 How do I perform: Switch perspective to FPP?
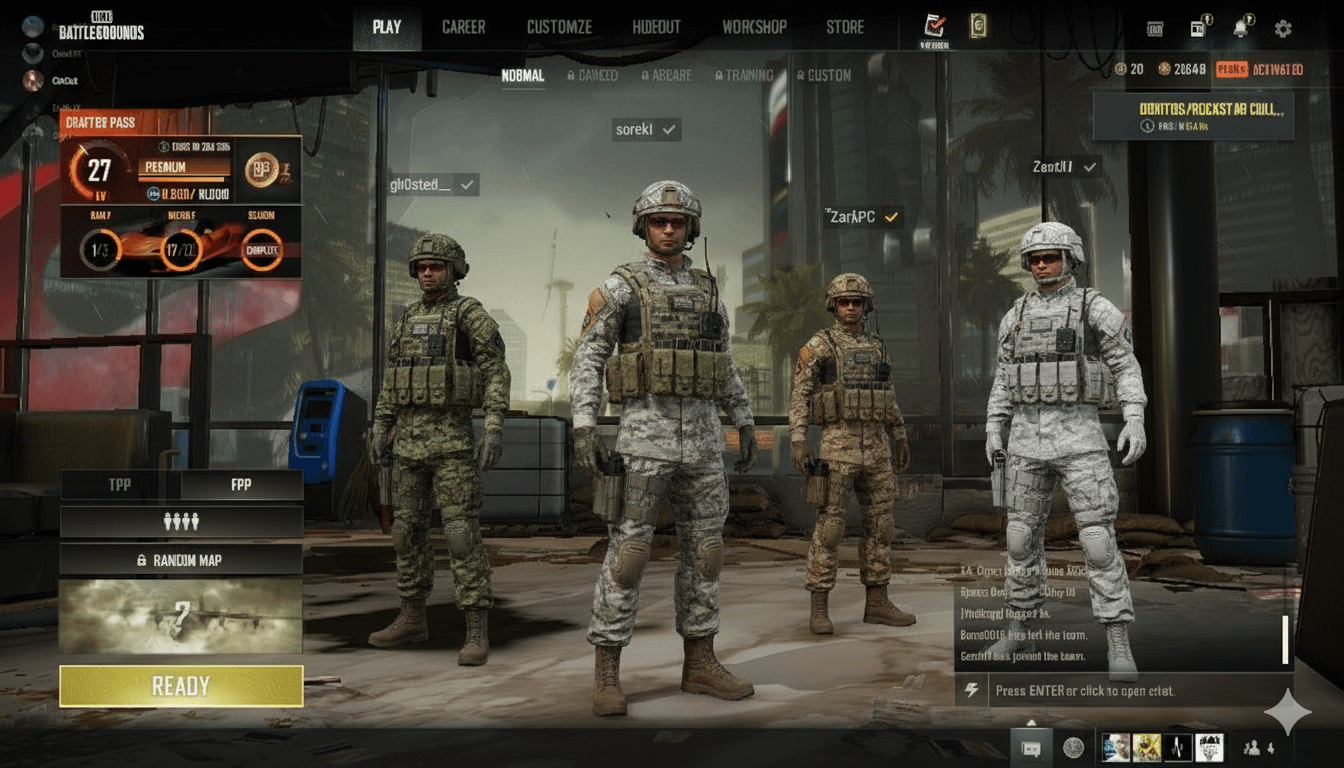click(x=241, y=484)
